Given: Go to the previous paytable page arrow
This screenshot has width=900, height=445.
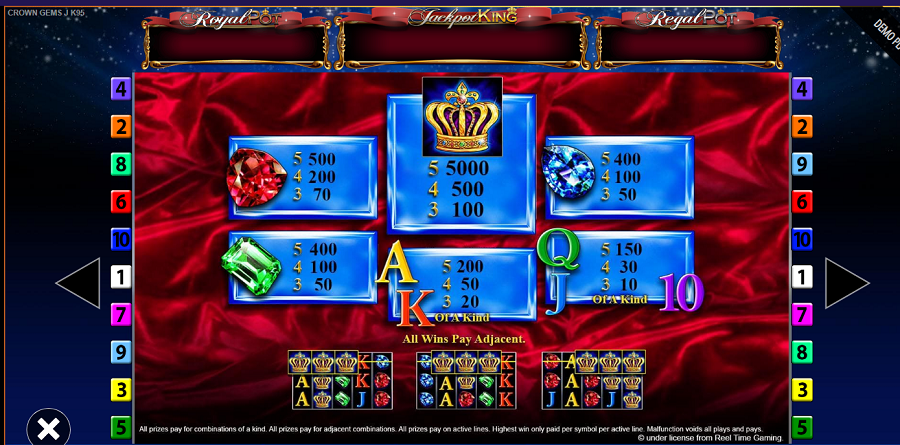Looking at the screenshot, I should [78, 283].
